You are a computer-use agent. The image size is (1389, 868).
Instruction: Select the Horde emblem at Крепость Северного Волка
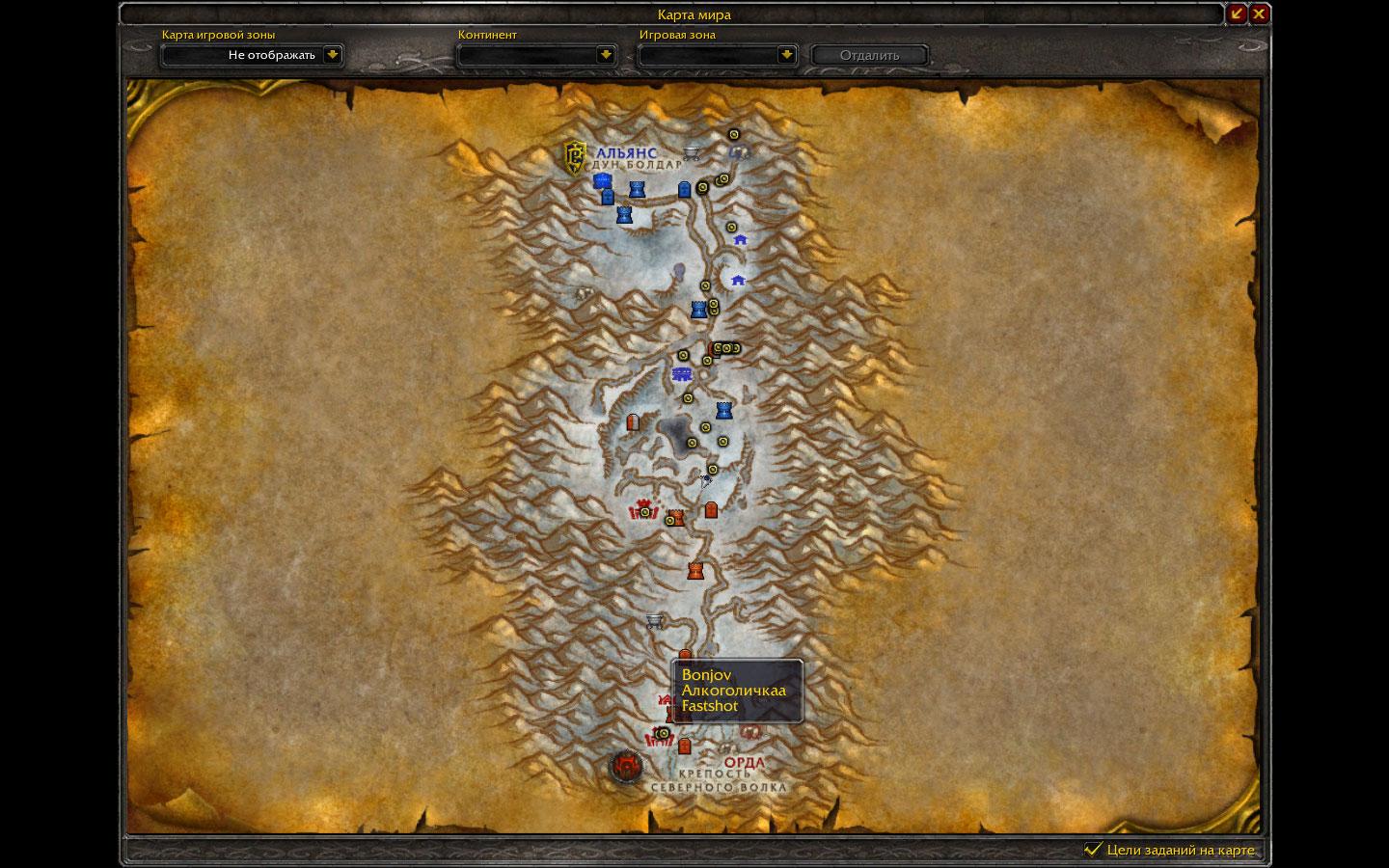pos(627,767)
